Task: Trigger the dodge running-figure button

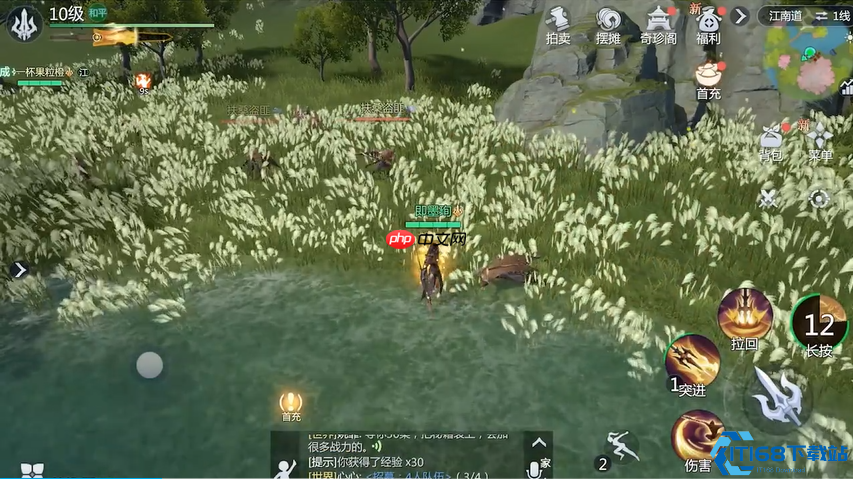Action: (619, 446)
